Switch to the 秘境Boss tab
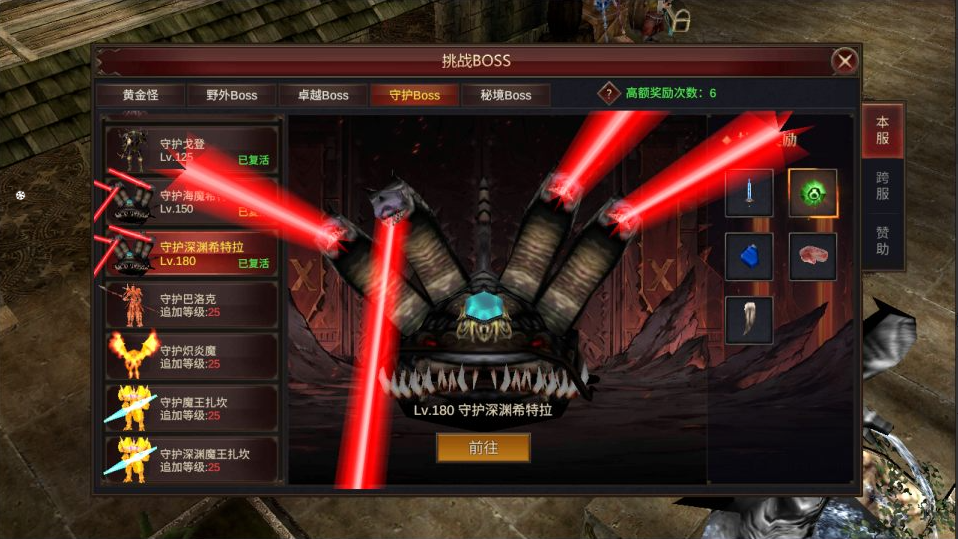 coord(504,95)
